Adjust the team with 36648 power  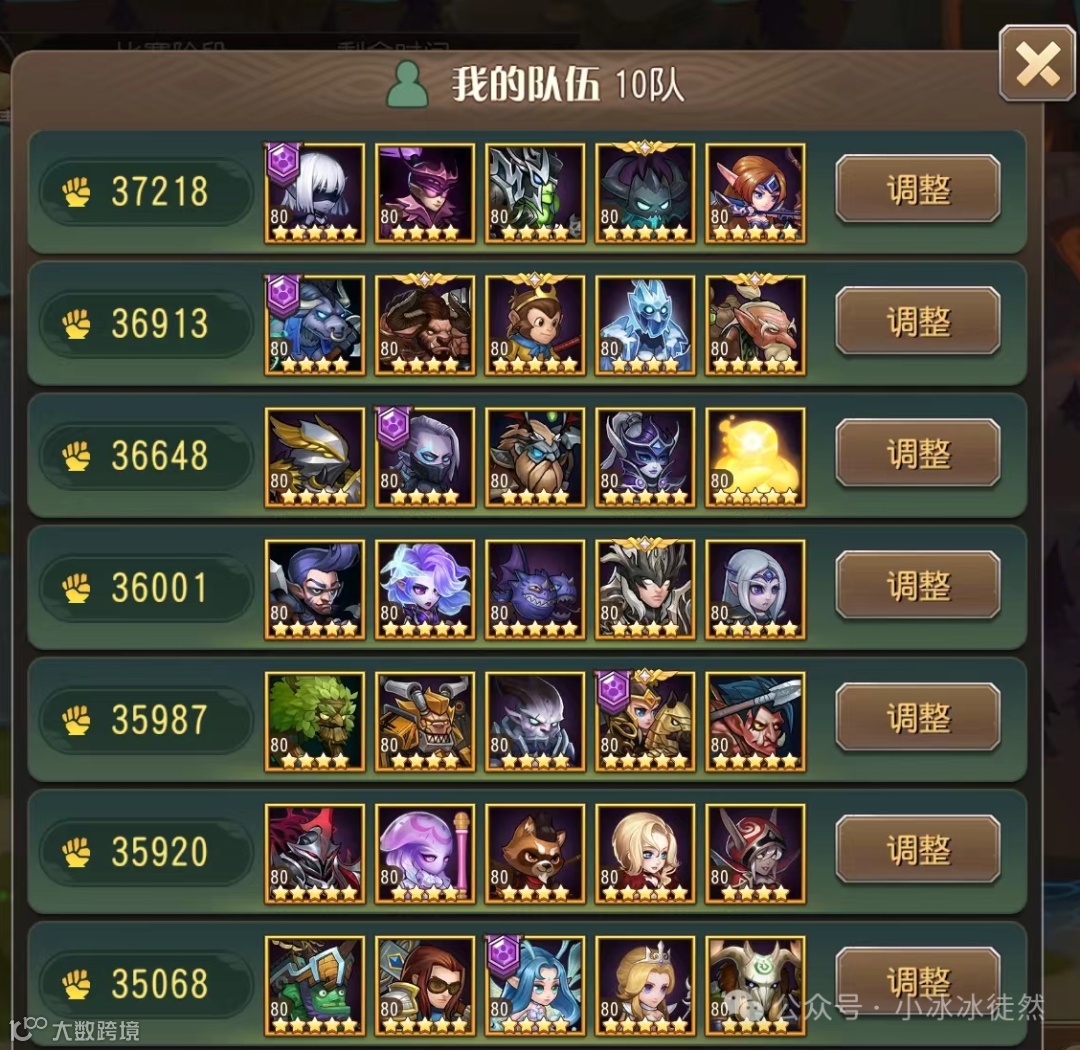click(918, 453)
